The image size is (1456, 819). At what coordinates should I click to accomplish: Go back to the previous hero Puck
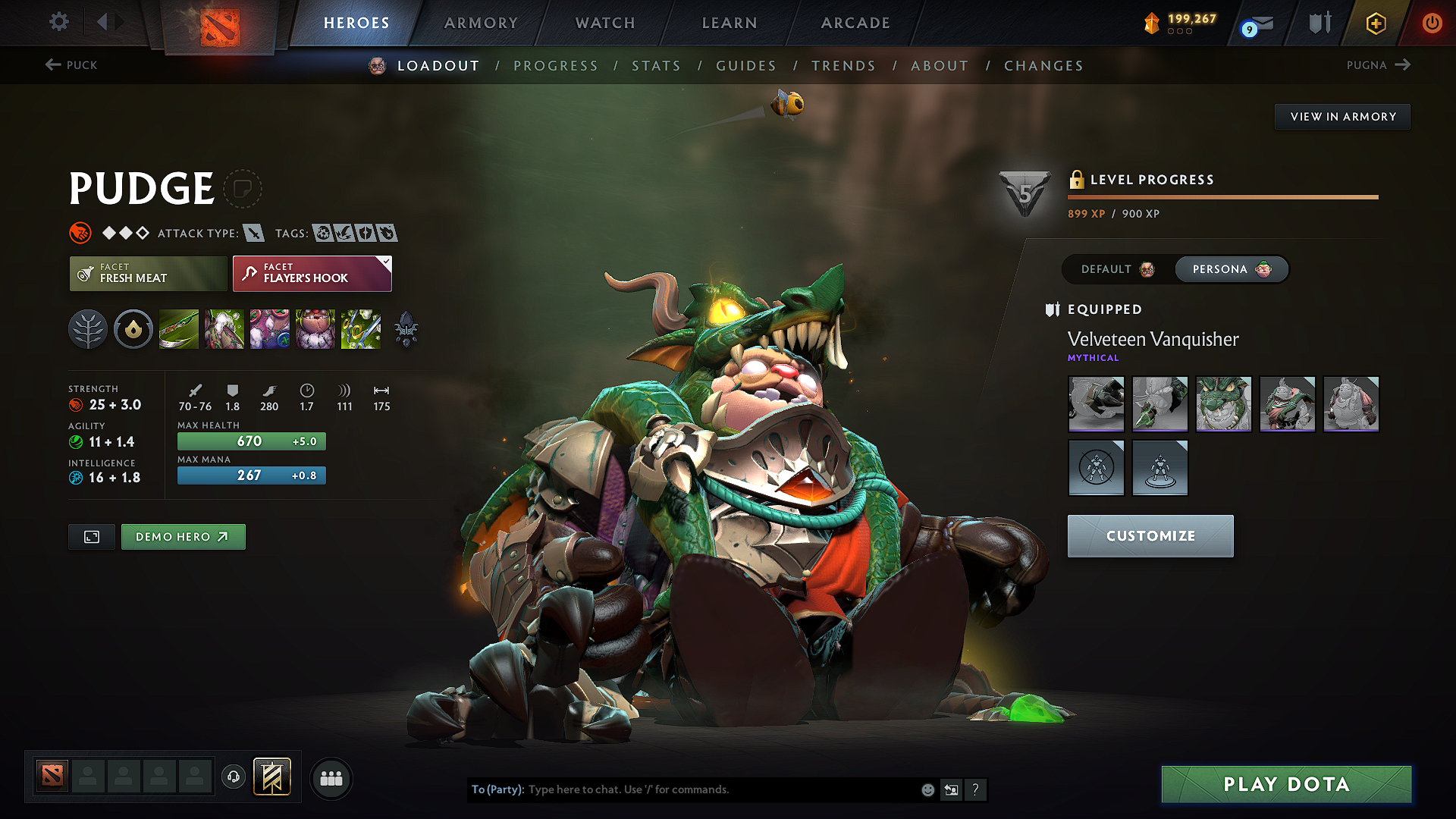72,65
